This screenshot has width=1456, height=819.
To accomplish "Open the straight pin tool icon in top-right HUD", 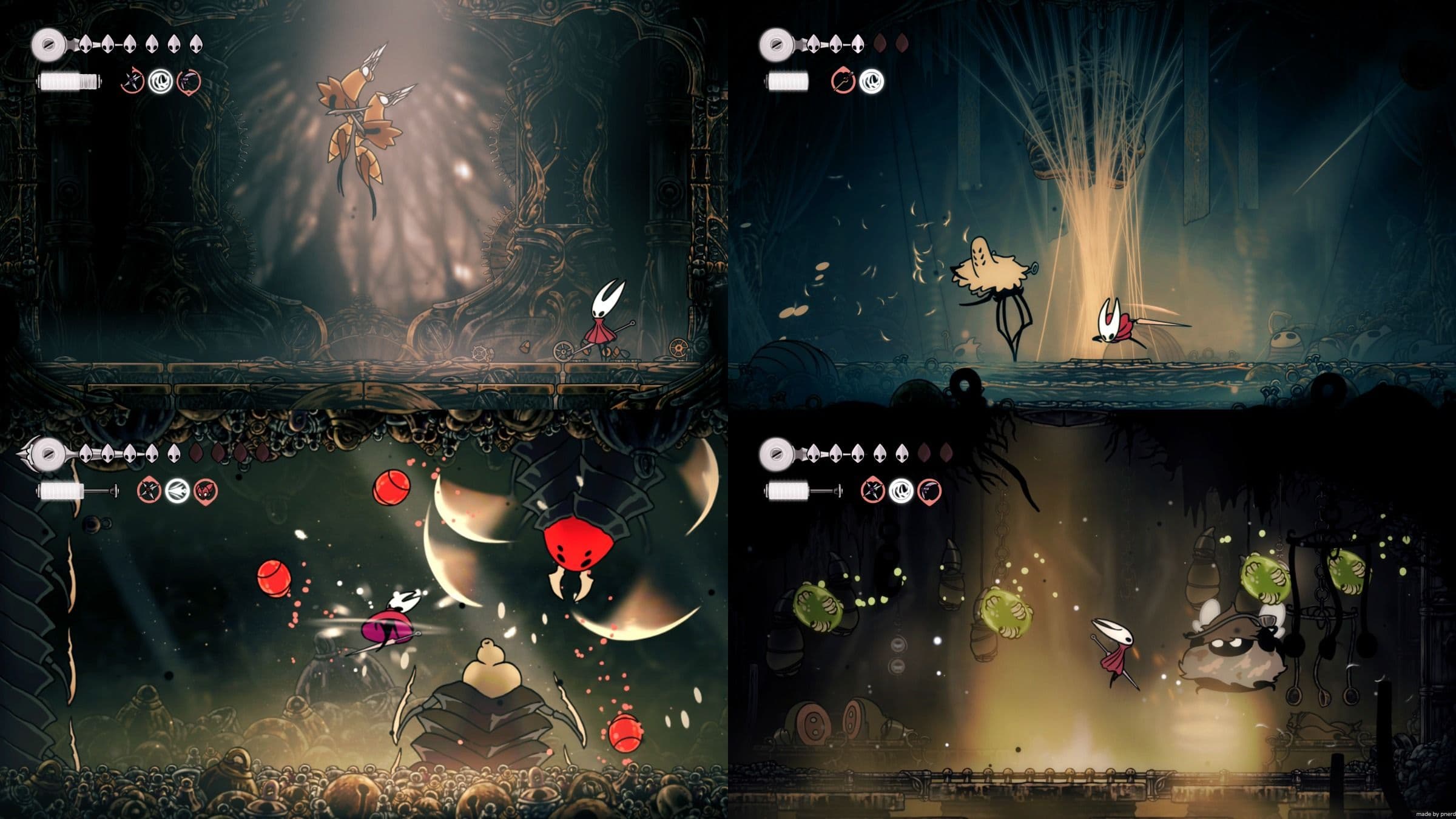I will tap(843, 79).
